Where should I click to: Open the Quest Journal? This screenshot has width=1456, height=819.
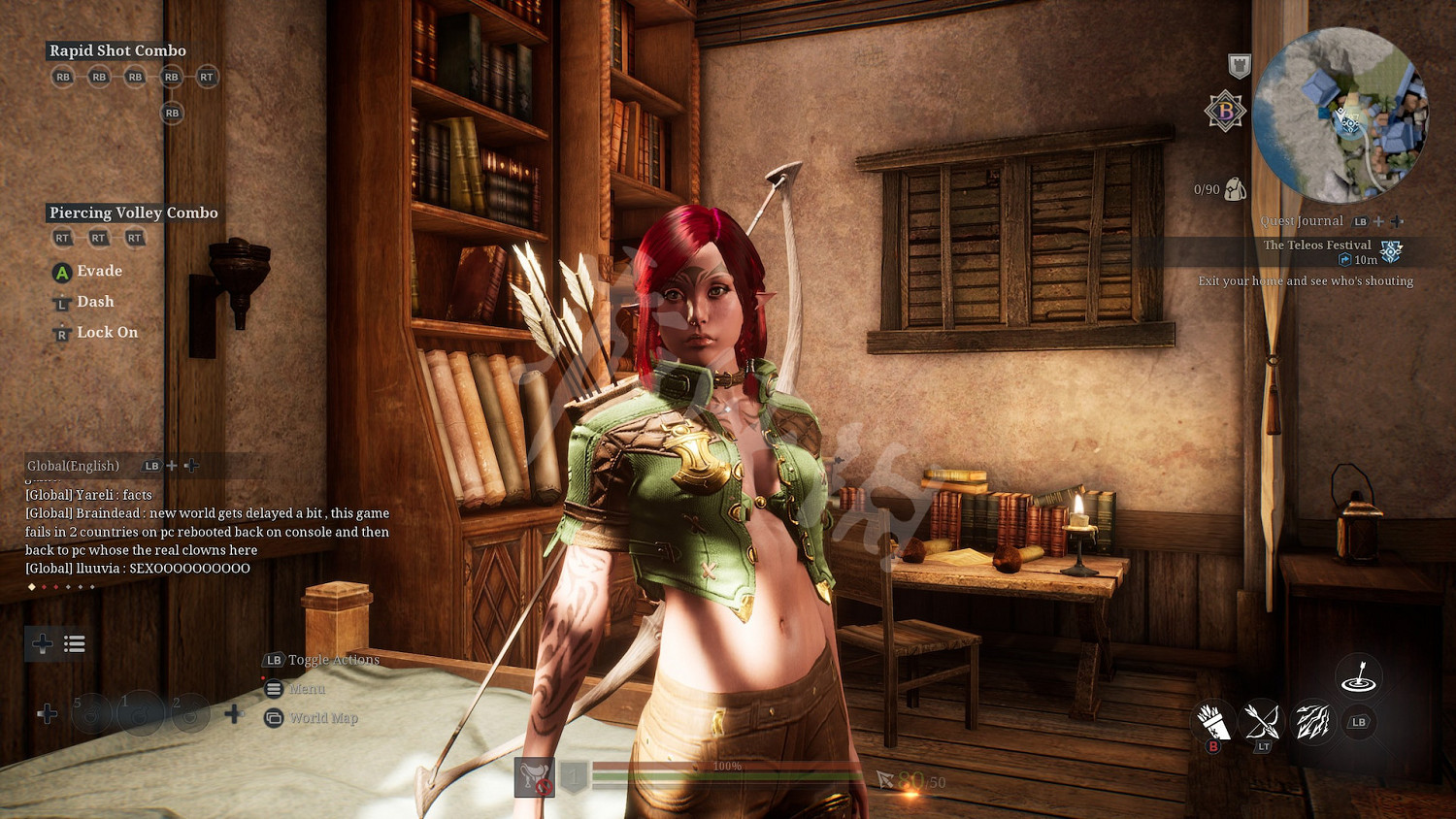(x=1302, y=221)
